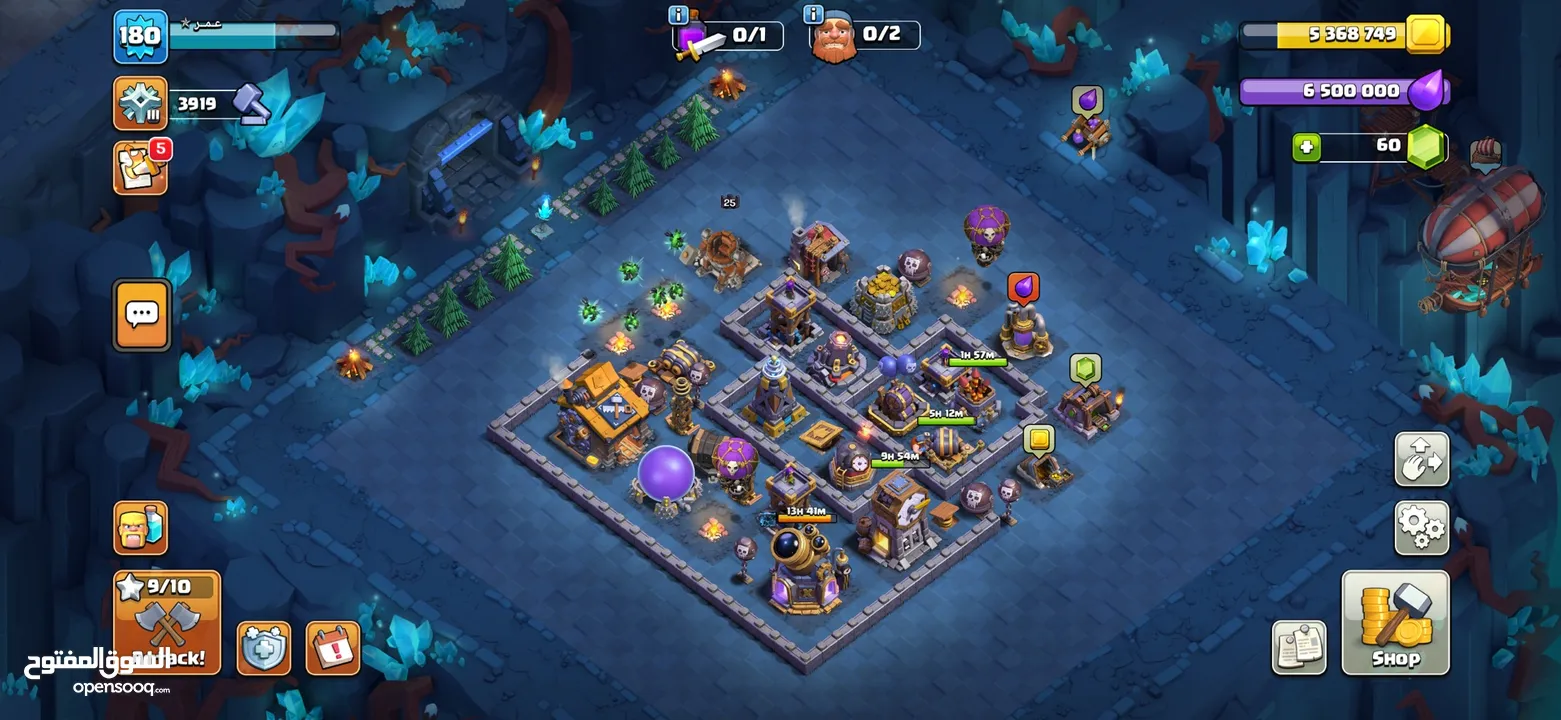Viewport: 1561px width, 720px height.
Task: Open the layout editor hand-arrows button
Action: pos(1421,459)
